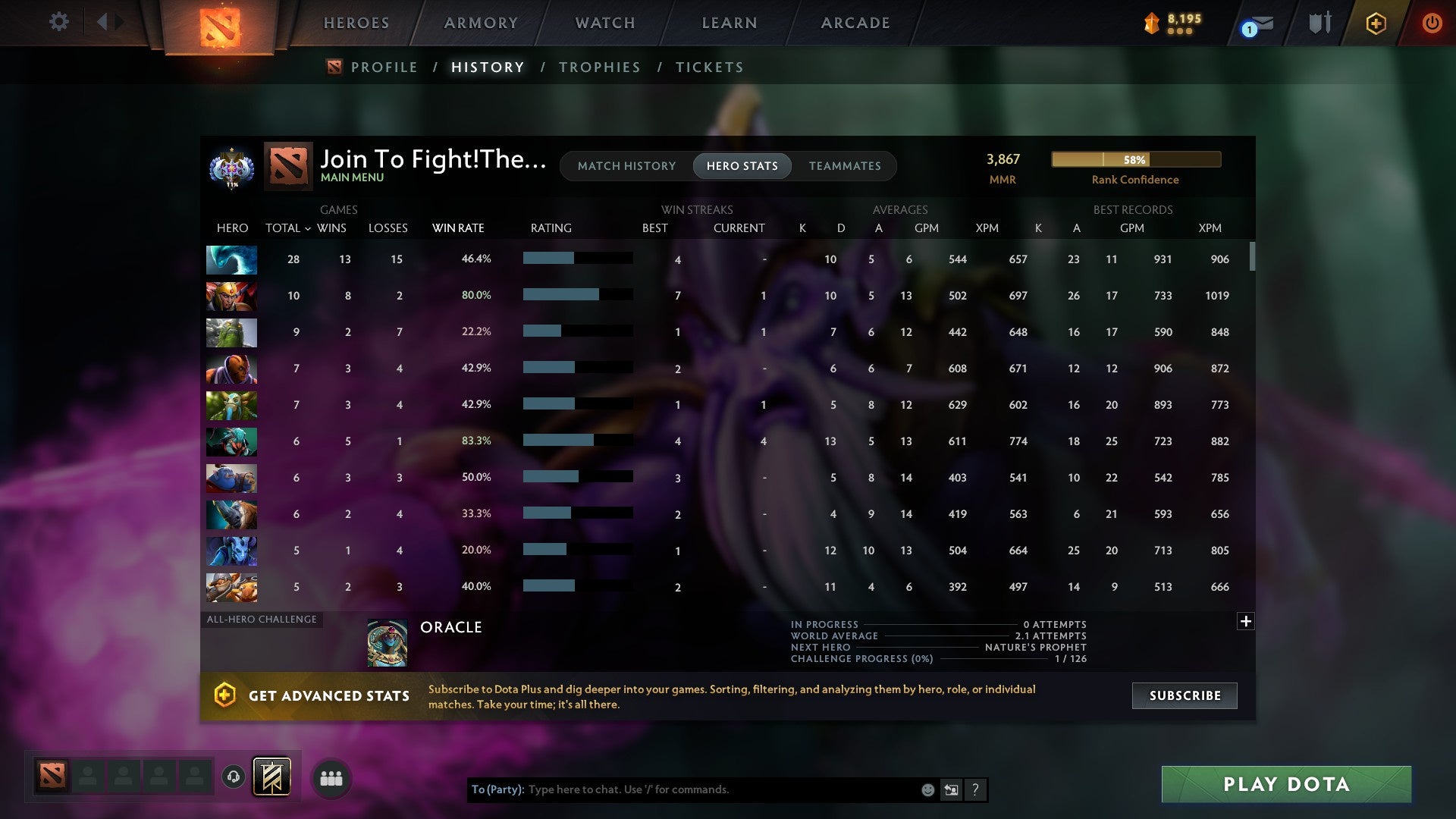The image size is (1456, 819).
Task: Click the guild banner icon near party slots
Action: [x=271, y=777]
